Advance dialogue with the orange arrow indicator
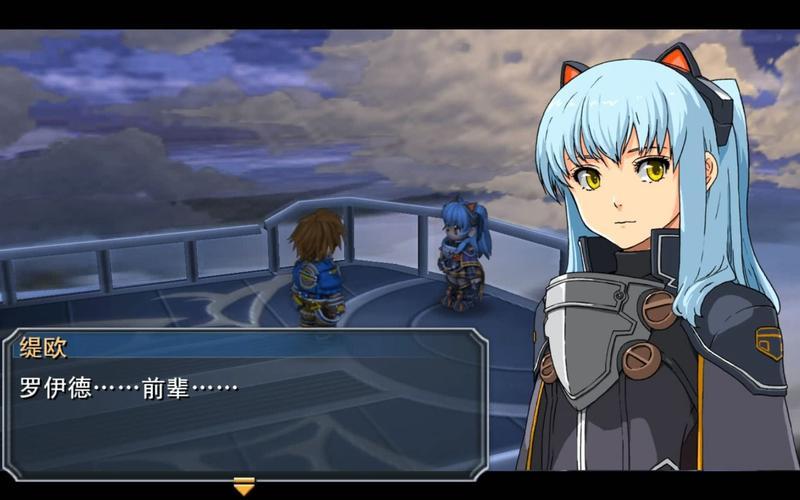This screenshot has width=800, height=500. tap(244, 486)
